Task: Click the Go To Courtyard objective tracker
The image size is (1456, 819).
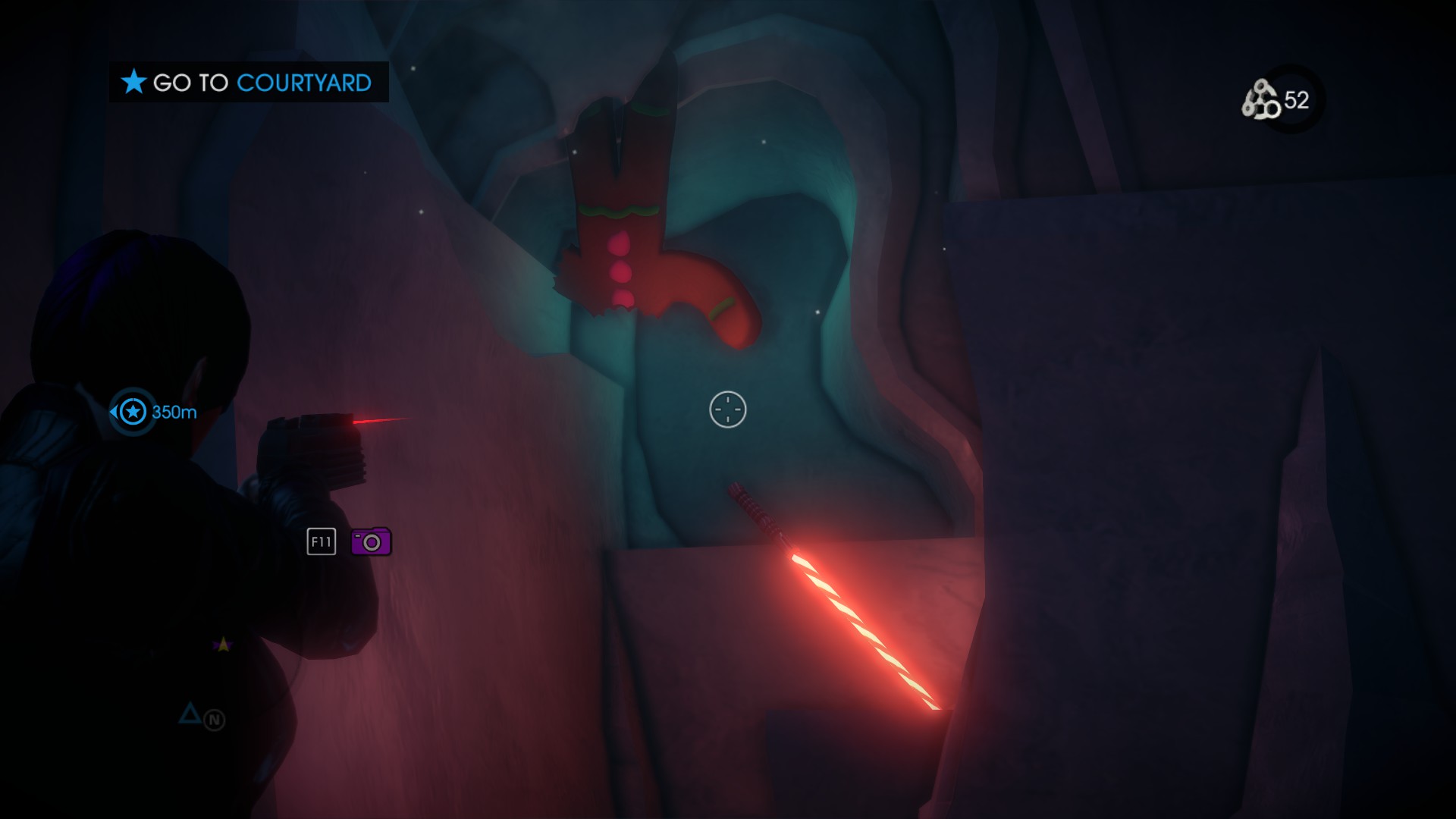Action: click(248, 82)
